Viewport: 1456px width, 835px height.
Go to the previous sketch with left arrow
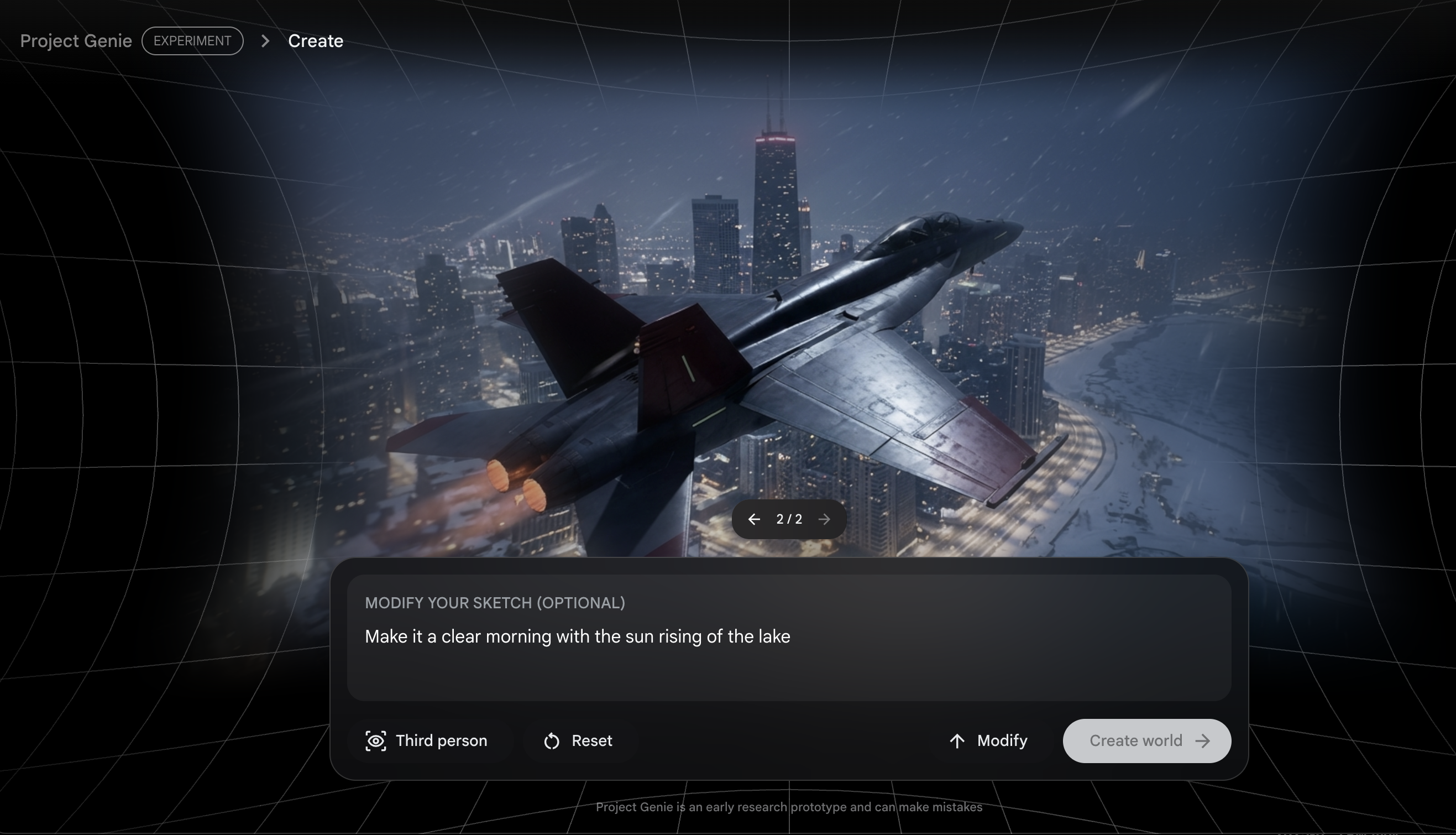click(x=754, y=519)
